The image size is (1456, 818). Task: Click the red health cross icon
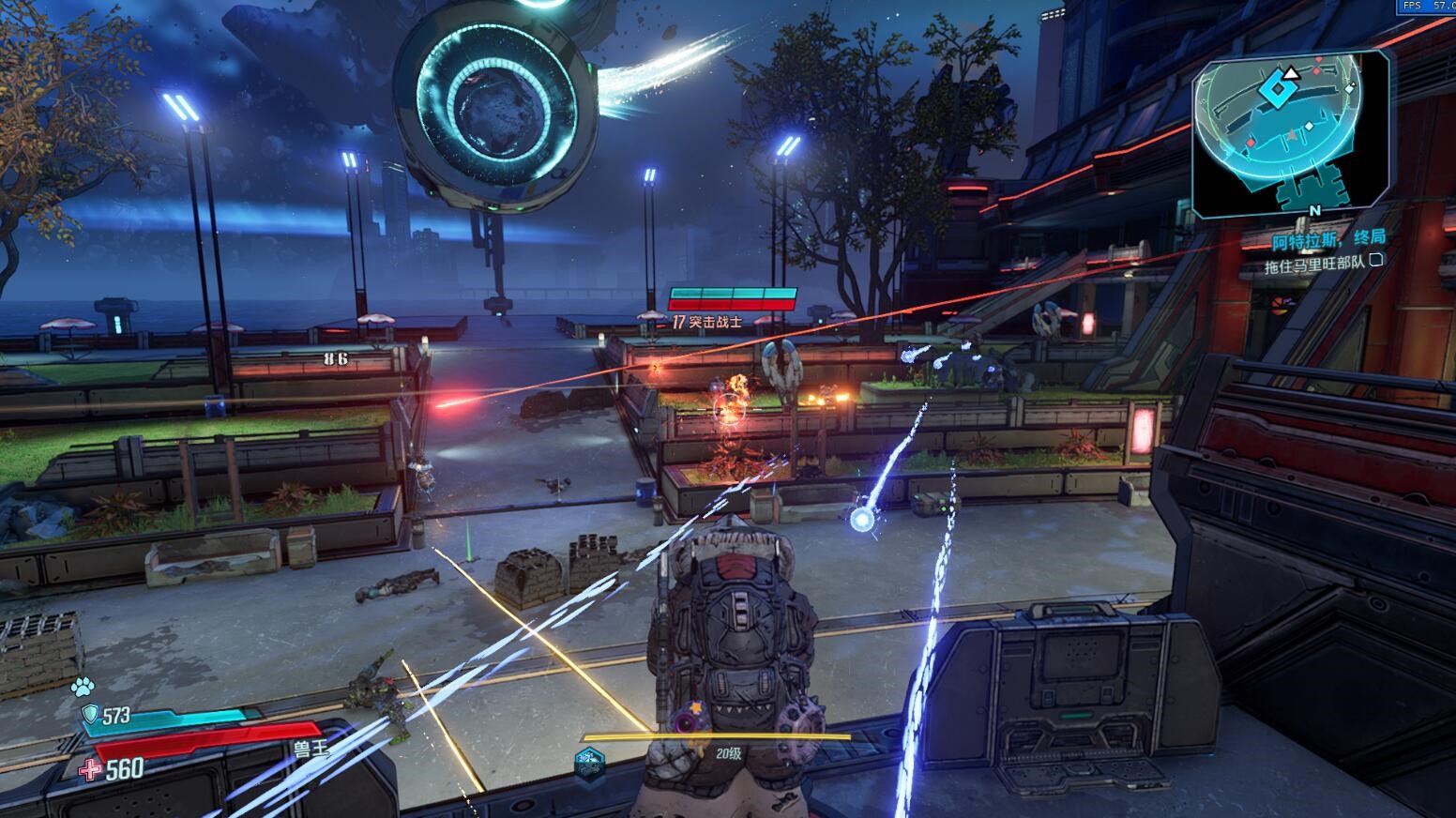(x=91, y=770)
